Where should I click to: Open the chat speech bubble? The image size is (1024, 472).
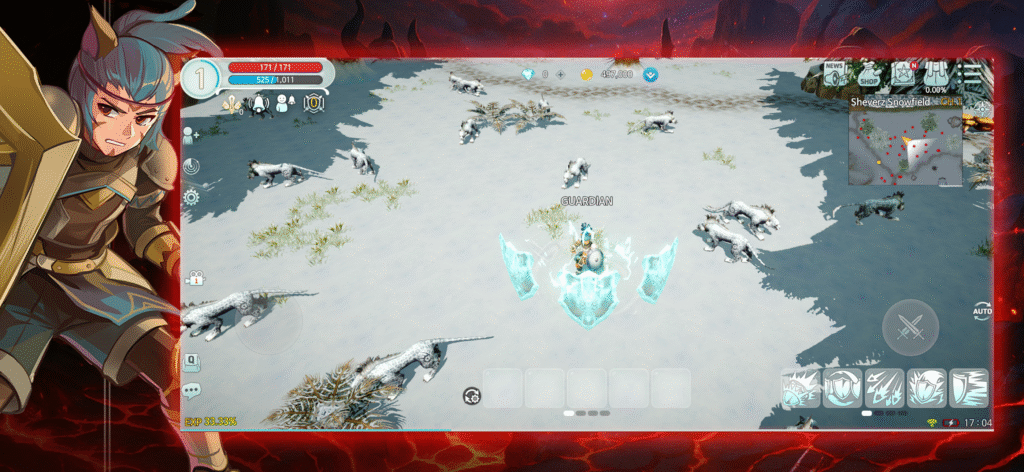[191, 390]
